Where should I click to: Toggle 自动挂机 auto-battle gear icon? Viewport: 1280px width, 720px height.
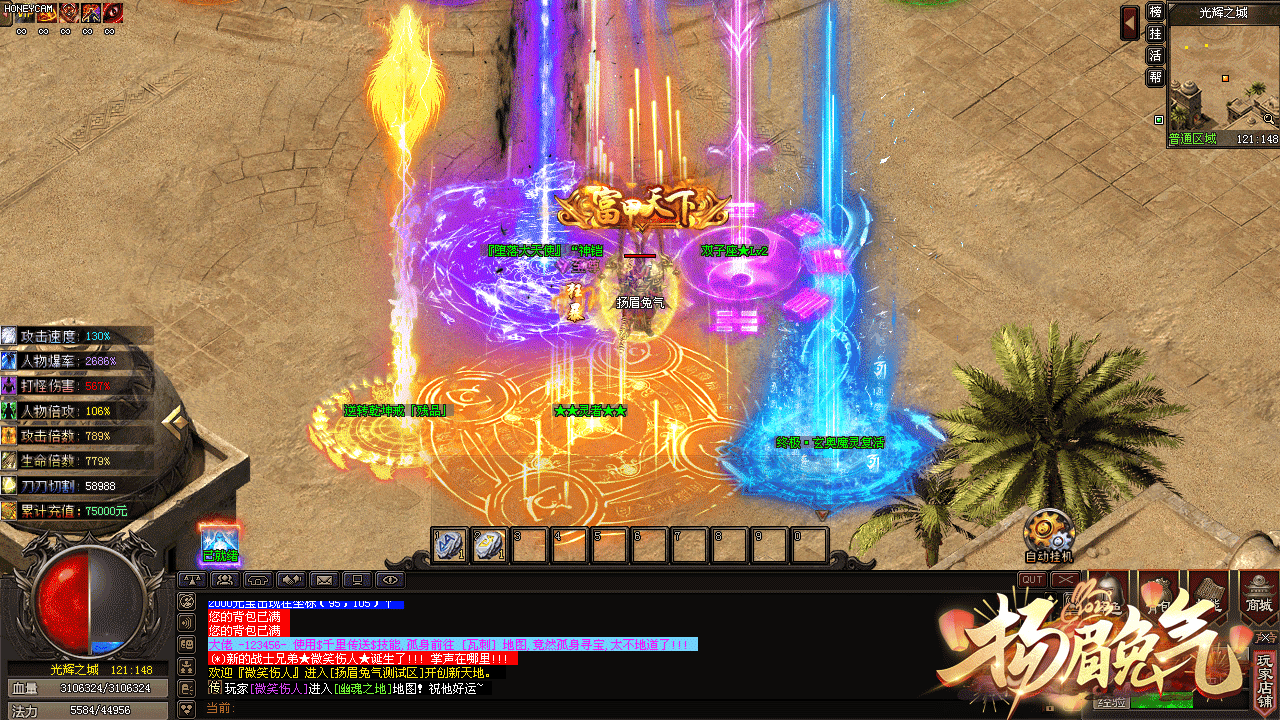(x=1048, y=530)
